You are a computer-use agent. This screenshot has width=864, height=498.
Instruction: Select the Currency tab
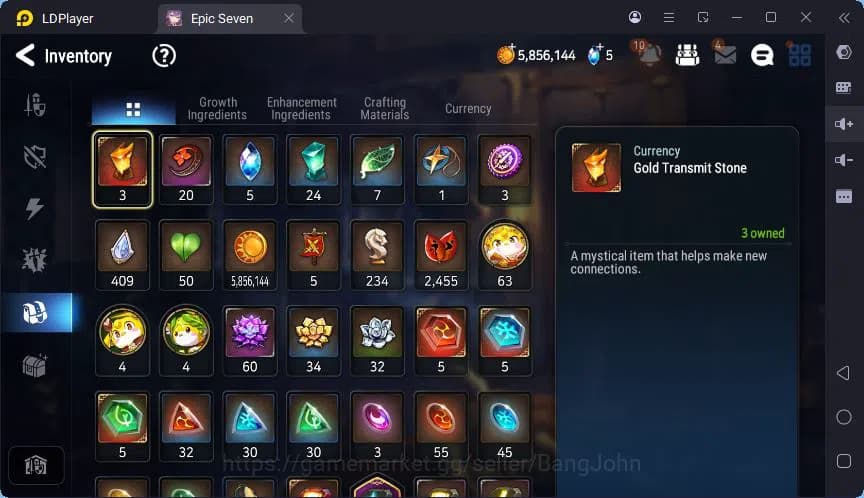(x=468, y=108)
